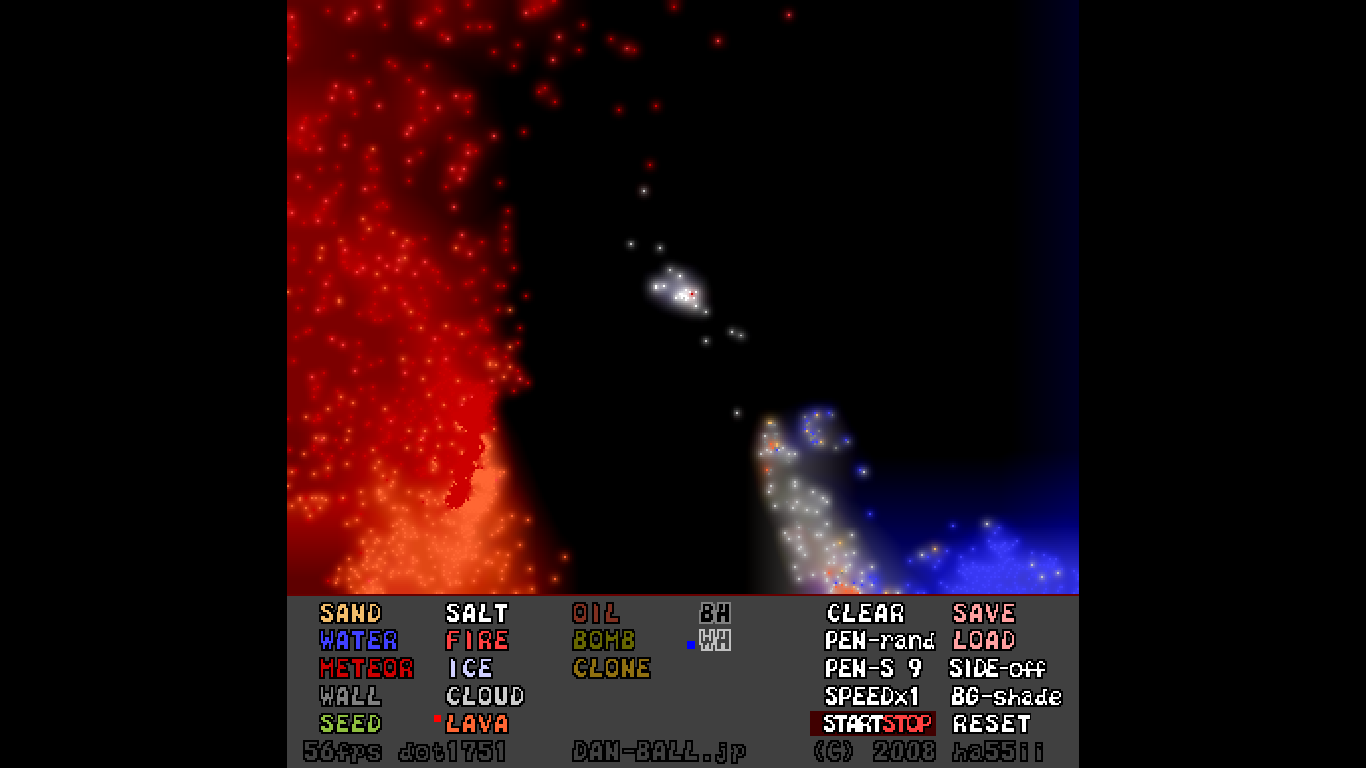Save the current scene with SAVE
Image resolution: width=1366 pixels, height=768 pixels.
pos(983,613)
